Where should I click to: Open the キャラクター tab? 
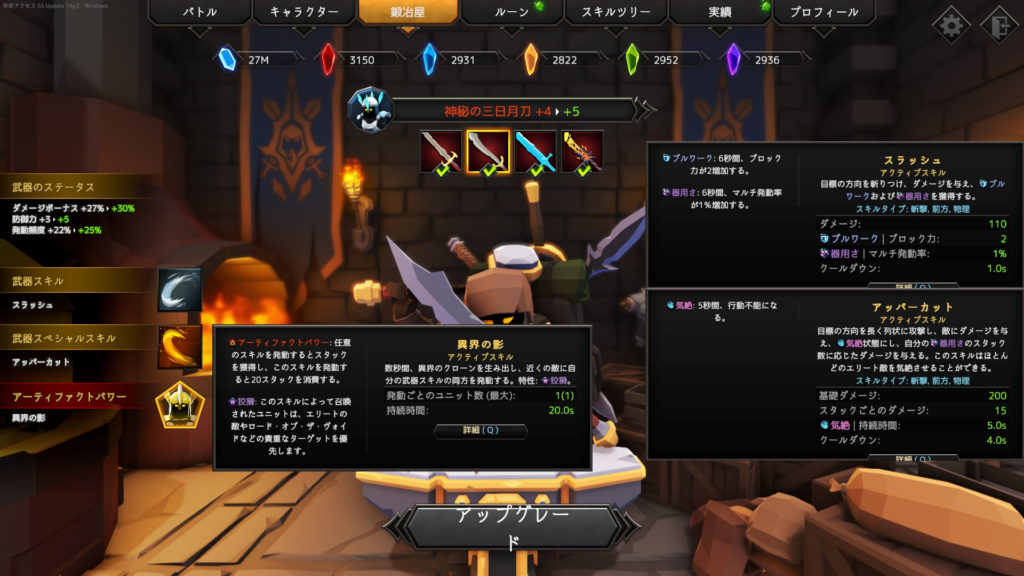tap(309, 13)
